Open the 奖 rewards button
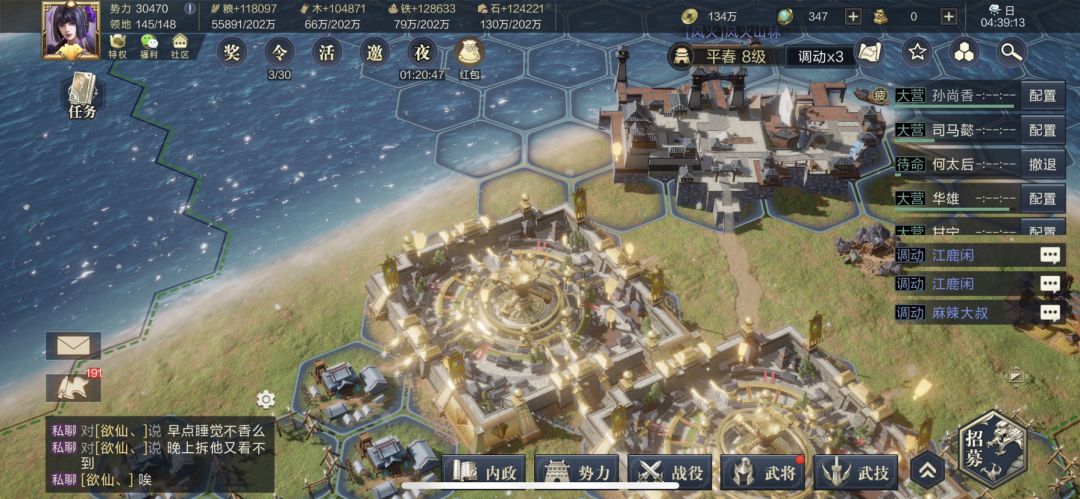The image size is (1080, 499). click(232, 52)
